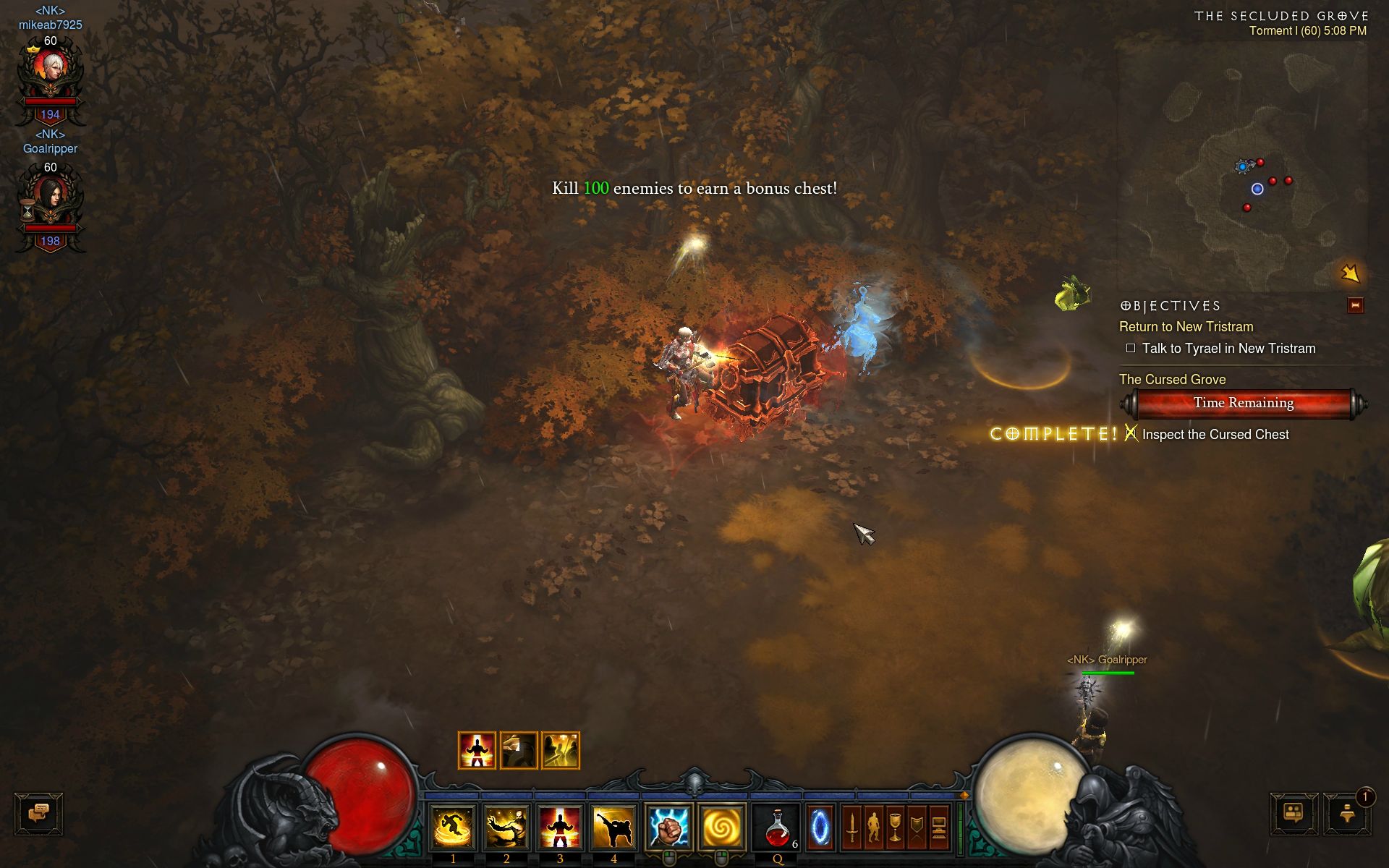Check the 'Talk to Tyrael in New Tristram' checkbox
Viewport: 1389px width, 868px height.
pos(1131,348)
